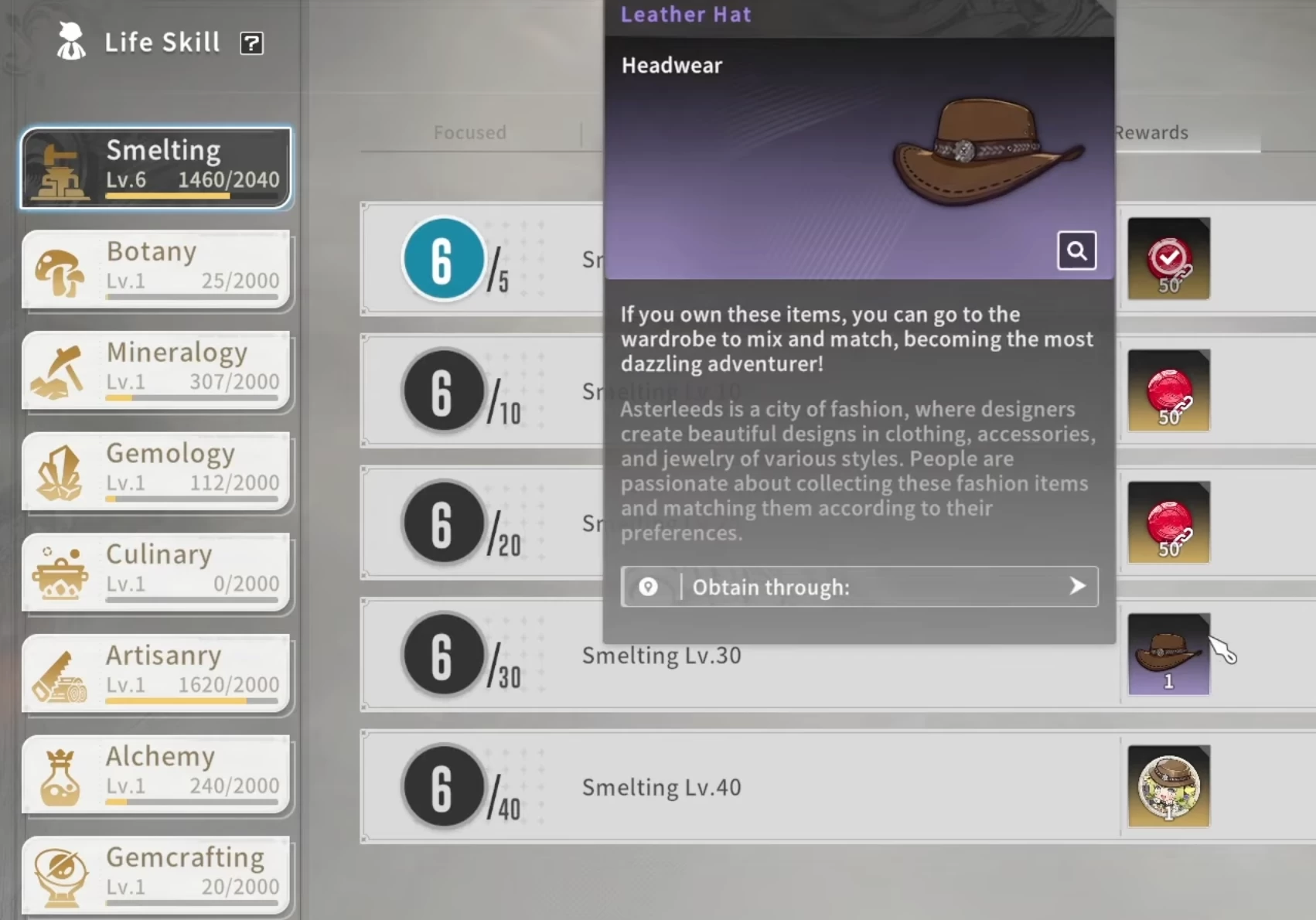Inspect the Smelting Lv.40 avatar reward
The width and height of the screenshot is (1316, 920).
[1168, 786]
